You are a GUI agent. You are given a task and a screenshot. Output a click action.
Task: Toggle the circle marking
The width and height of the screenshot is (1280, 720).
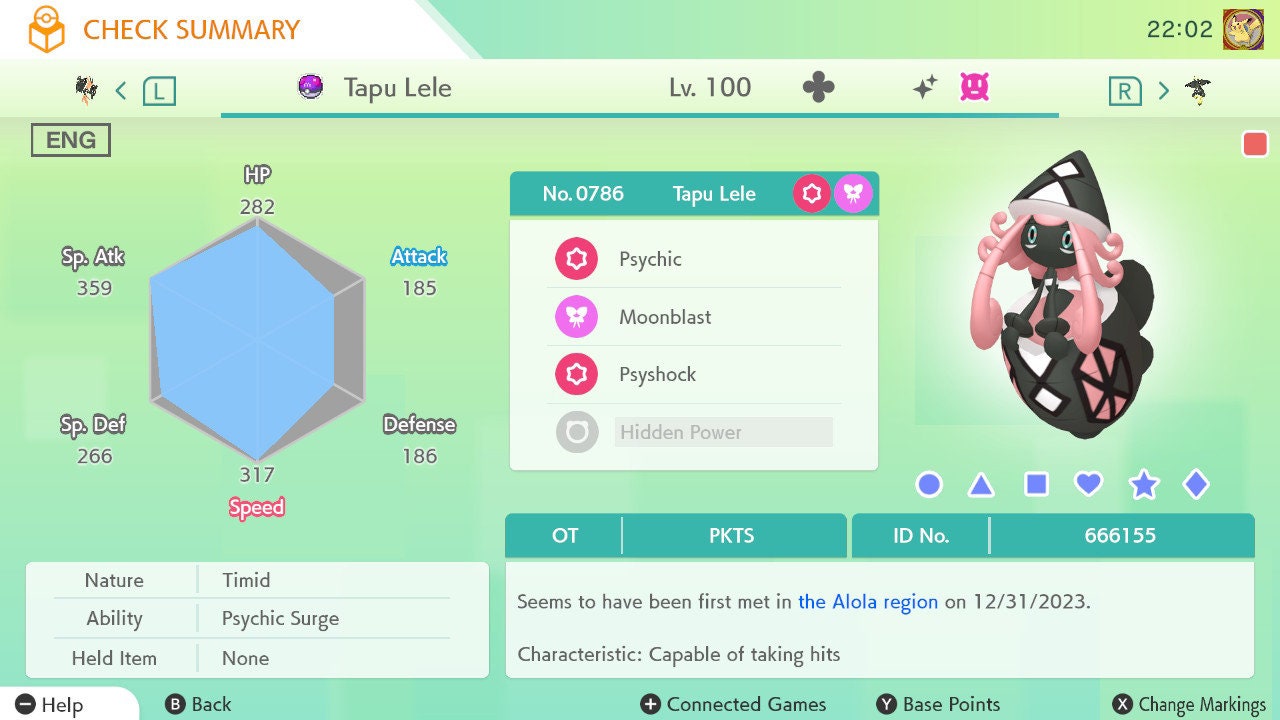[x=929, y=485]
